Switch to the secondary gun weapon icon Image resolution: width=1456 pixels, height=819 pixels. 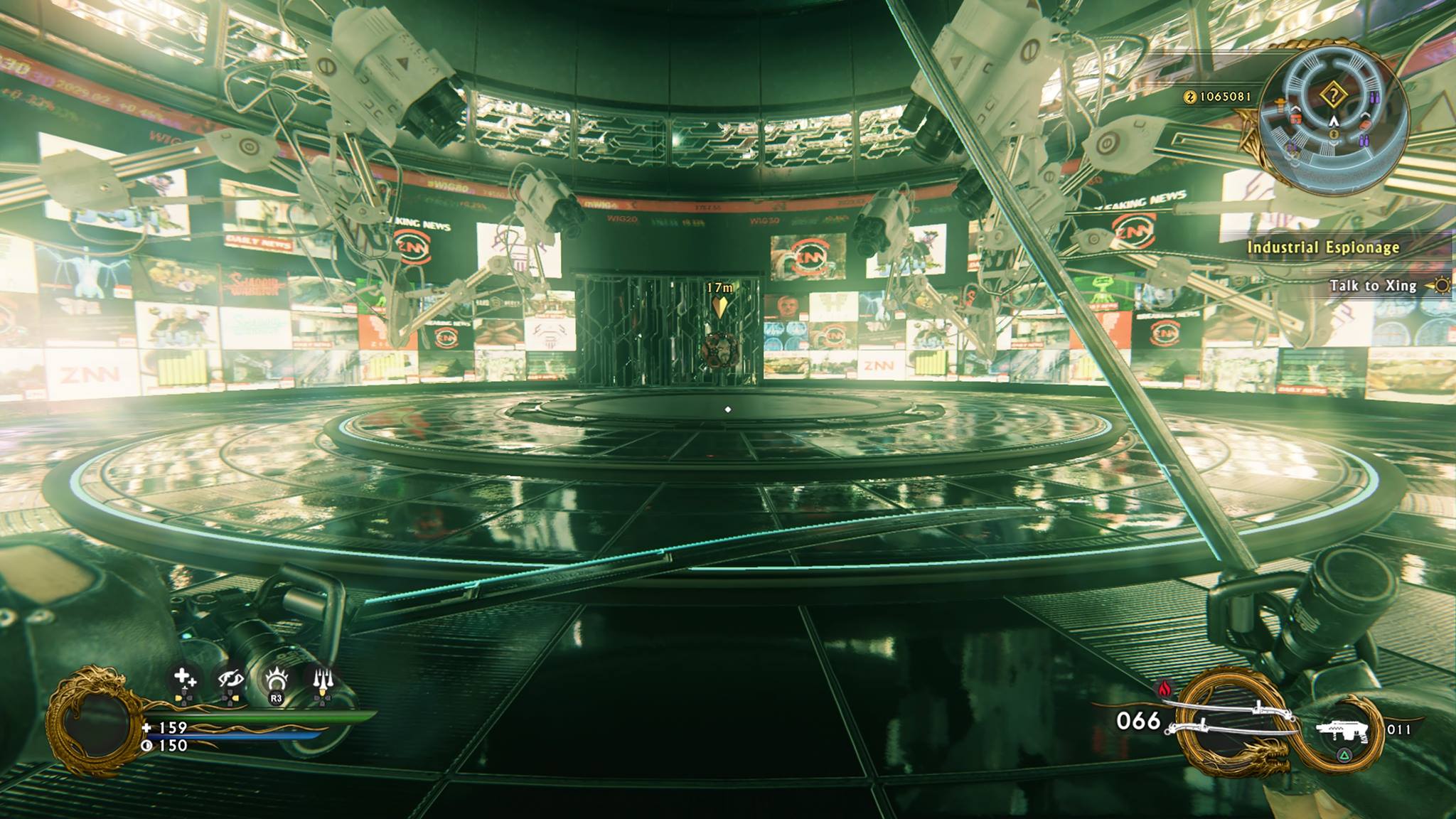(x=1342, y=730)
